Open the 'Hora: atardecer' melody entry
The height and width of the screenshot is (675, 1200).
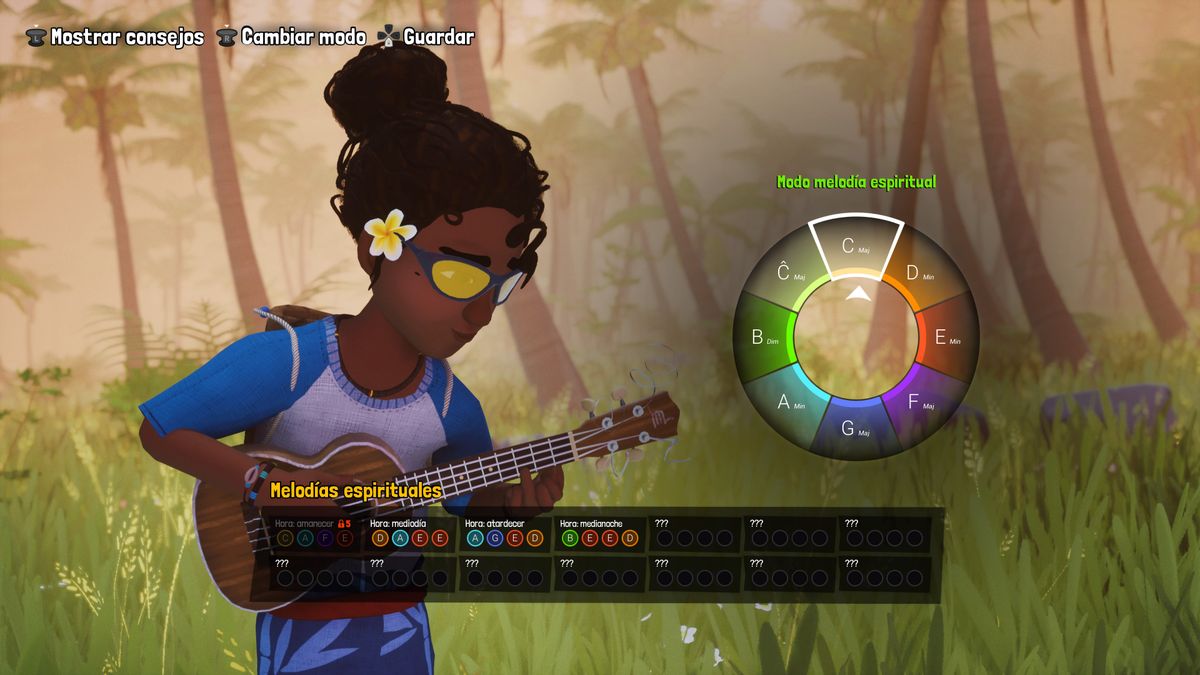coord(505,533)
